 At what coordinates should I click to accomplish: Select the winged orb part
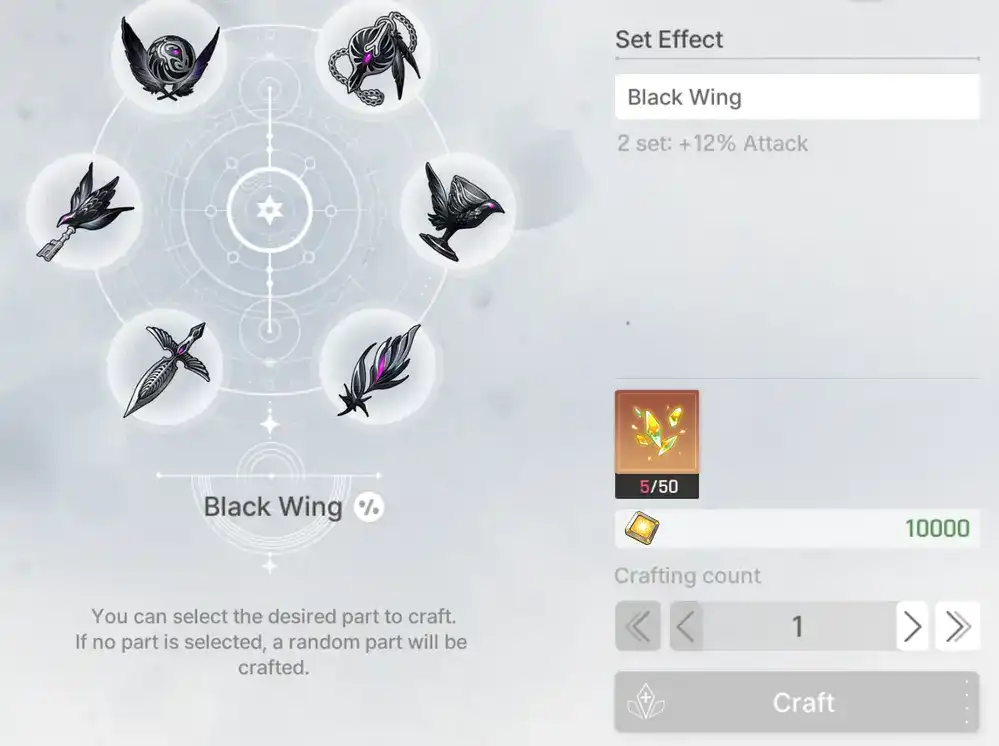(168, 56)
